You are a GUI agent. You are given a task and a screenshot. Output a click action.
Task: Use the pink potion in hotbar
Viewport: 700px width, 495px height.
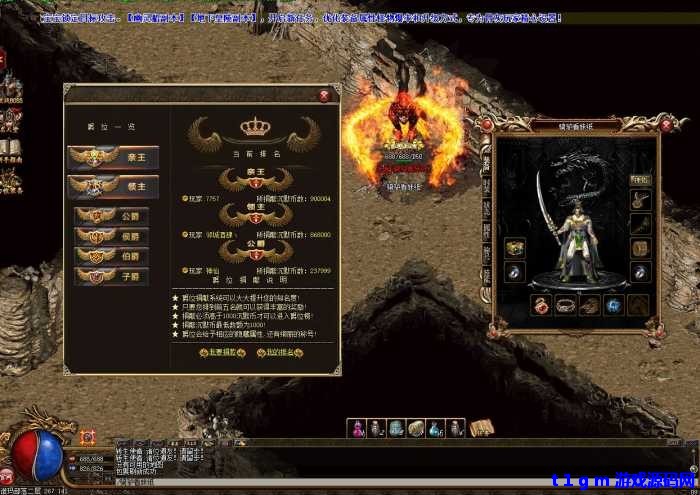[358, 428]
